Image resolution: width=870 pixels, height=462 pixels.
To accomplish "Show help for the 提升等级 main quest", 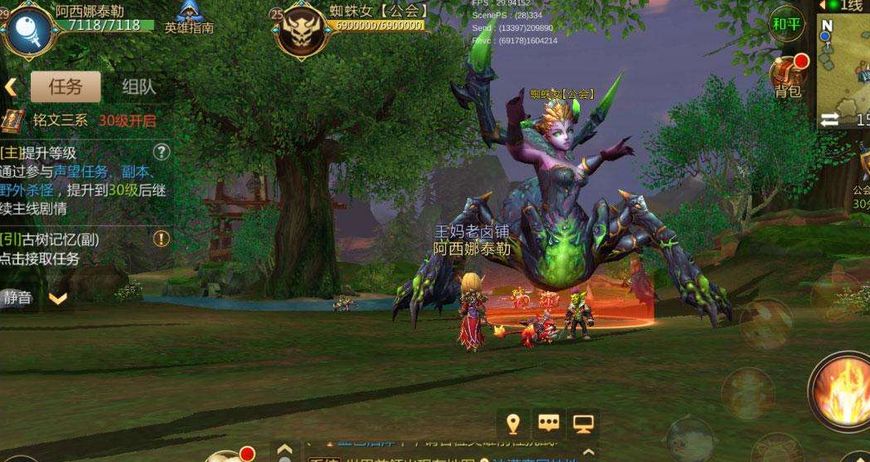I will [x=161, y=152].
